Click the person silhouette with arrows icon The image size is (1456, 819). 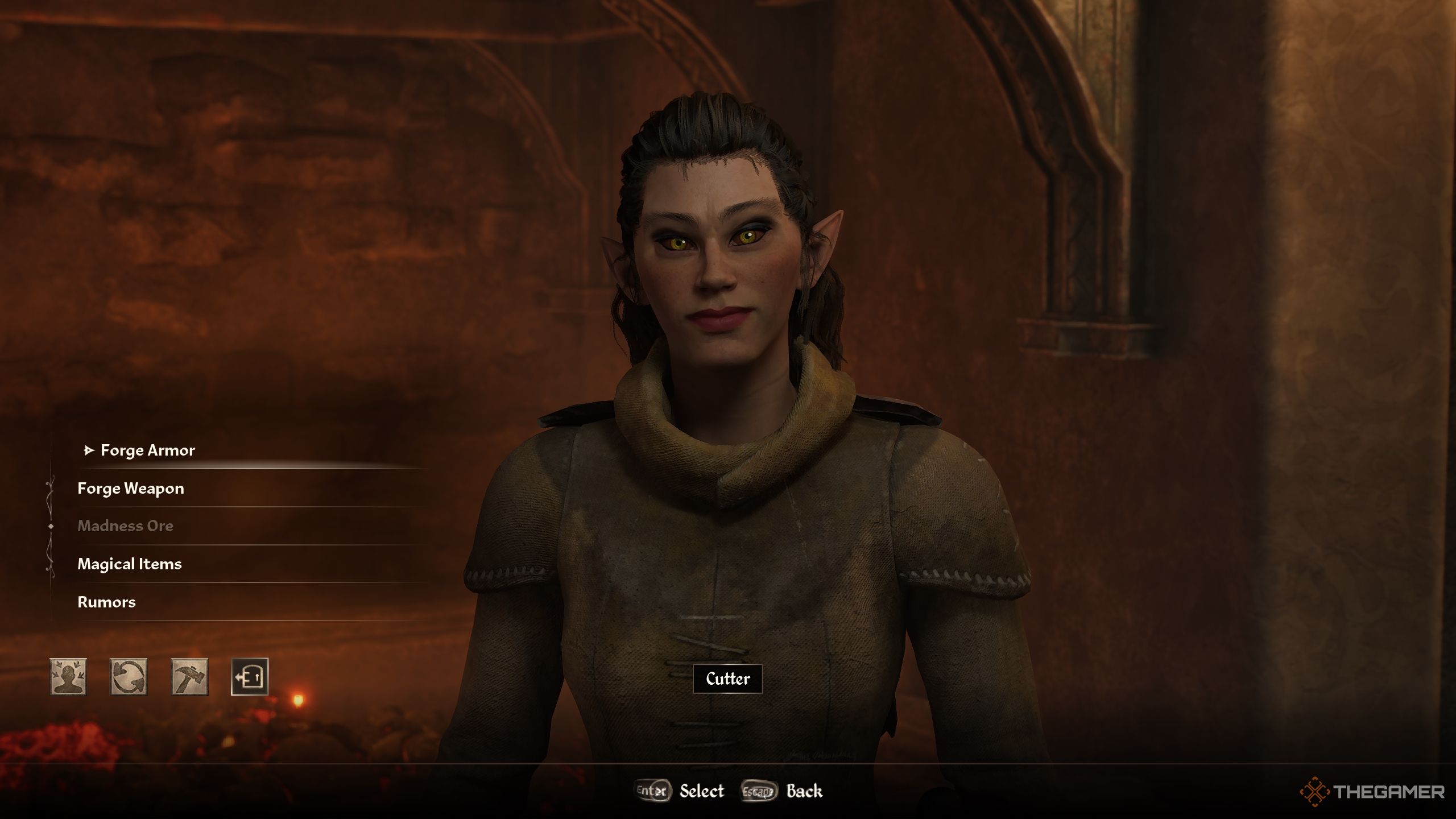[x=68, y=677]
